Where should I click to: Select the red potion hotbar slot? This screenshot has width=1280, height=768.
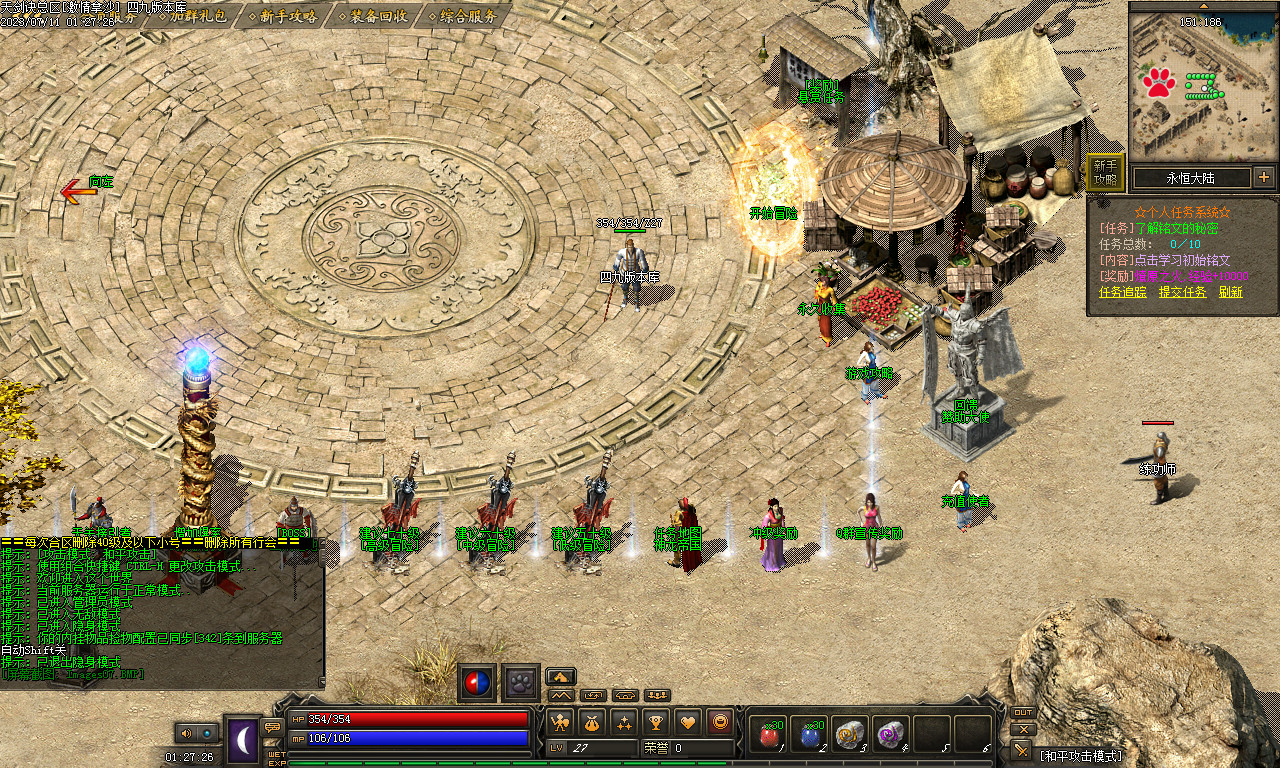pyautogui.click(x=770, y=735)
